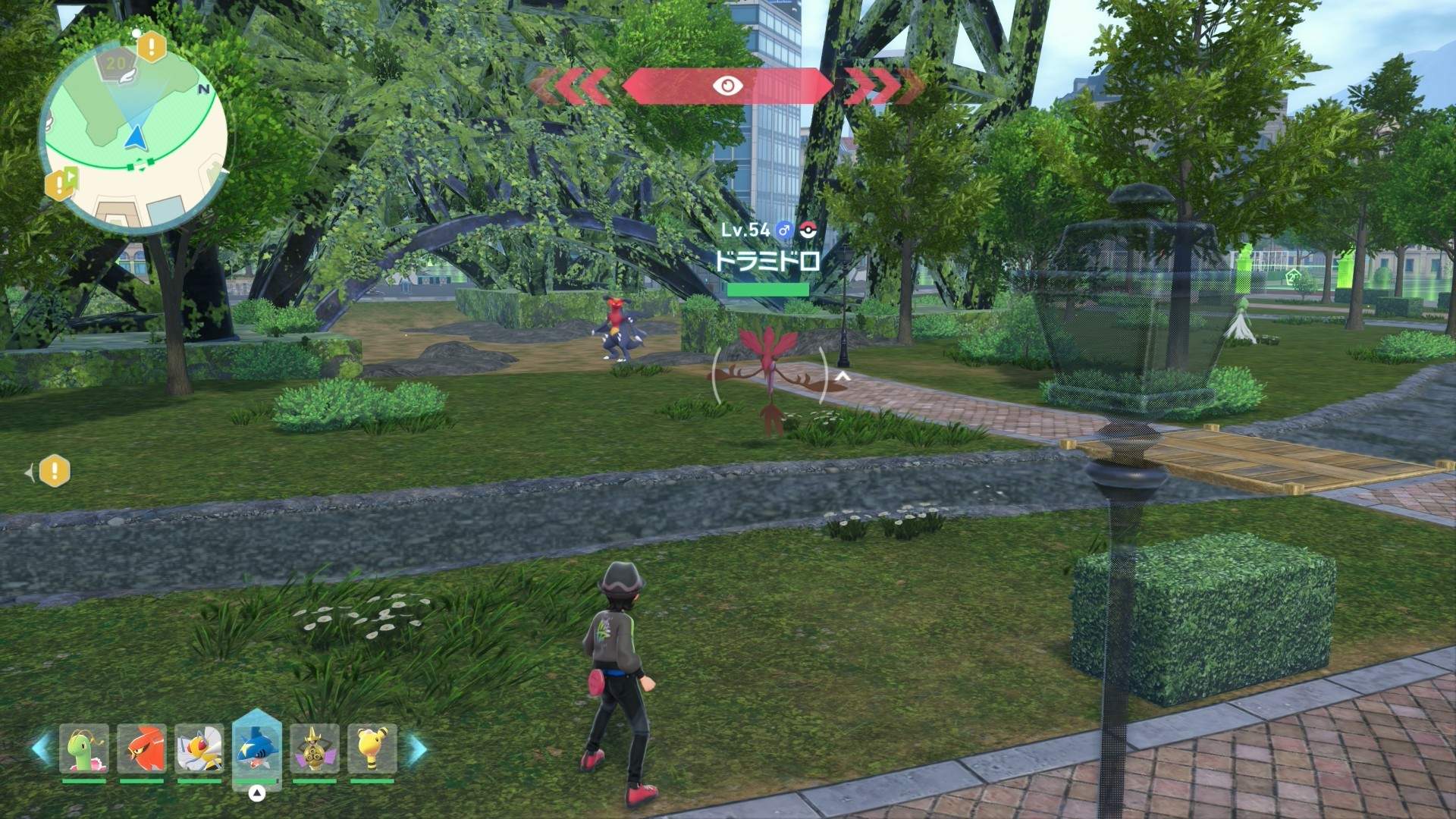Viewport: 1456px width, 819px height.
Task: Select the Wild Zone 20 map marker
Action: (x=117, y=64)
